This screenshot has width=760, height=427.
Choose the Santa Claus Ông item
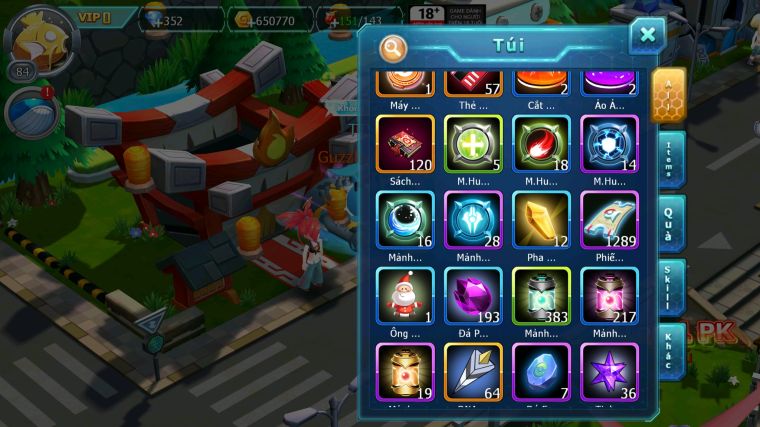(x=405, y=297)
